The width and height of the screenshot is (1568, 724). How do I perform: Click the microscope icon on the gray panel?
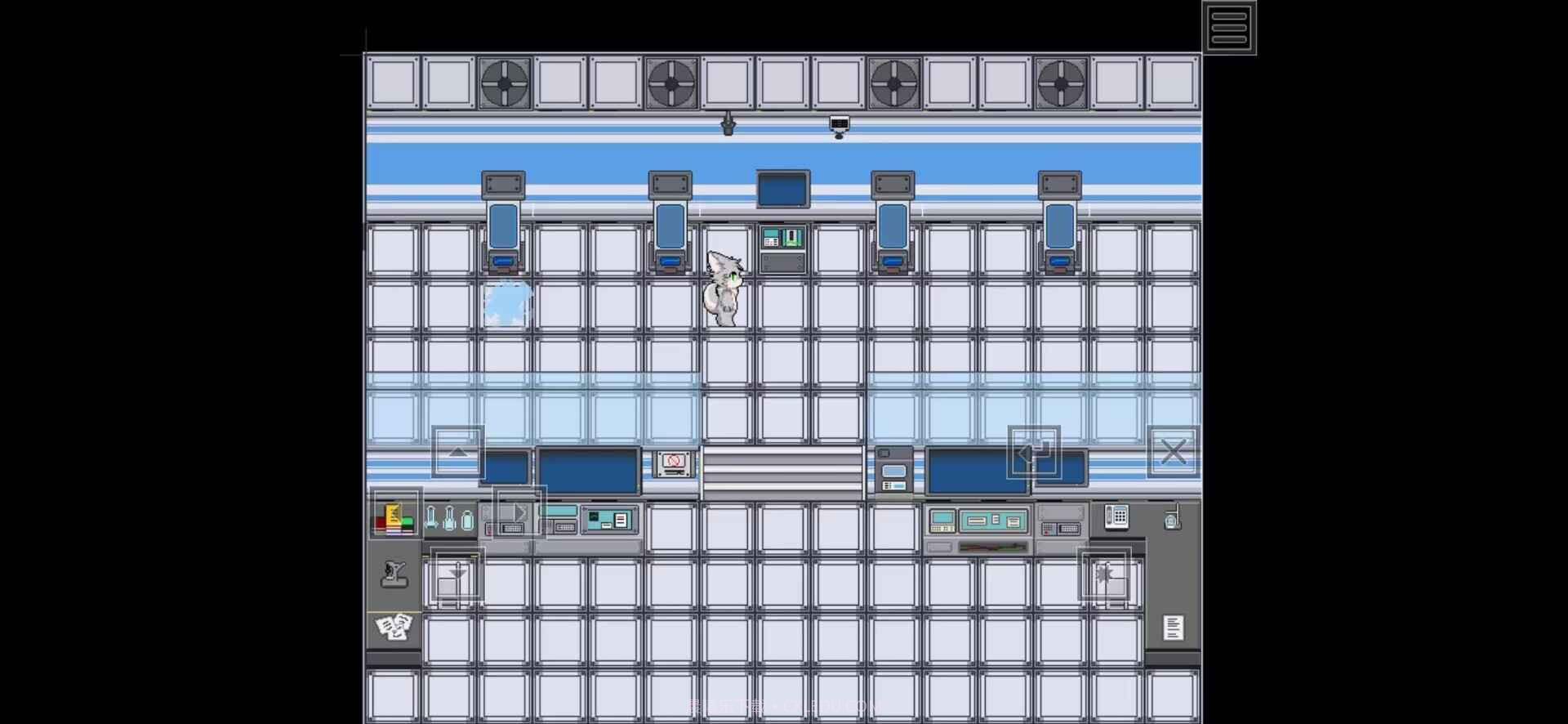point(395,574)
